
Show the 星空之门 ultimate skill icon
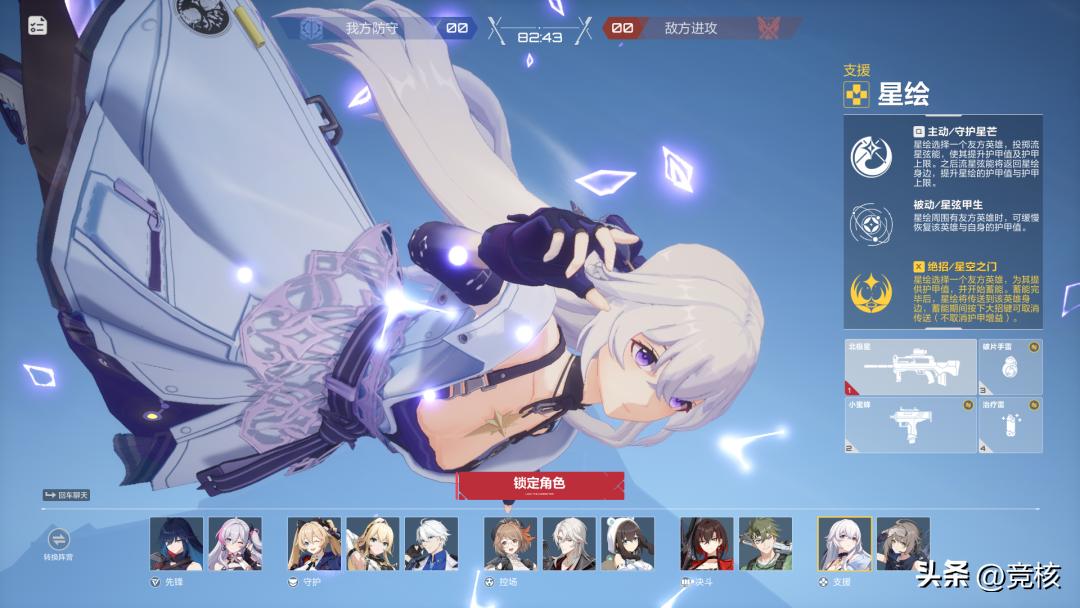click(x=871, y=290)
